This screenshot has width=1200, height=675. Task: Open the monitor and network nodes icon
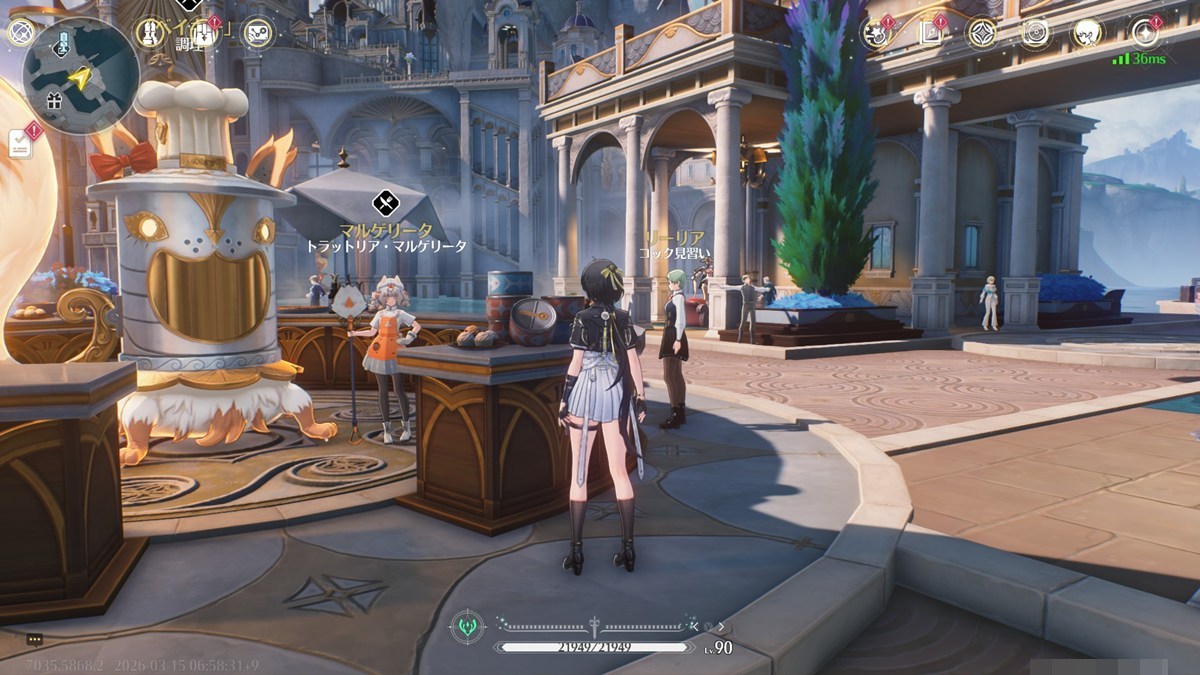[x=257, y=33]
